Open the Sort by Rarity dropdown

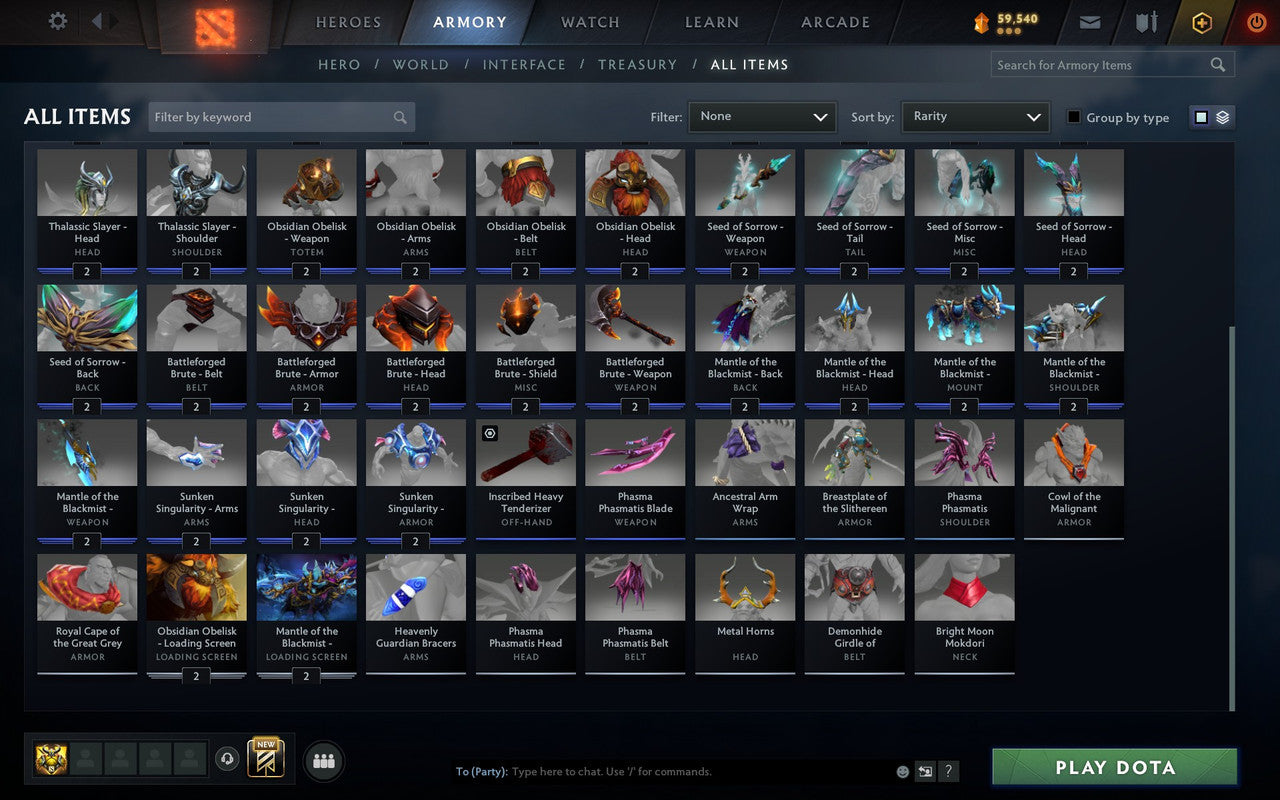pyautogui.click(x=975, y=117)
